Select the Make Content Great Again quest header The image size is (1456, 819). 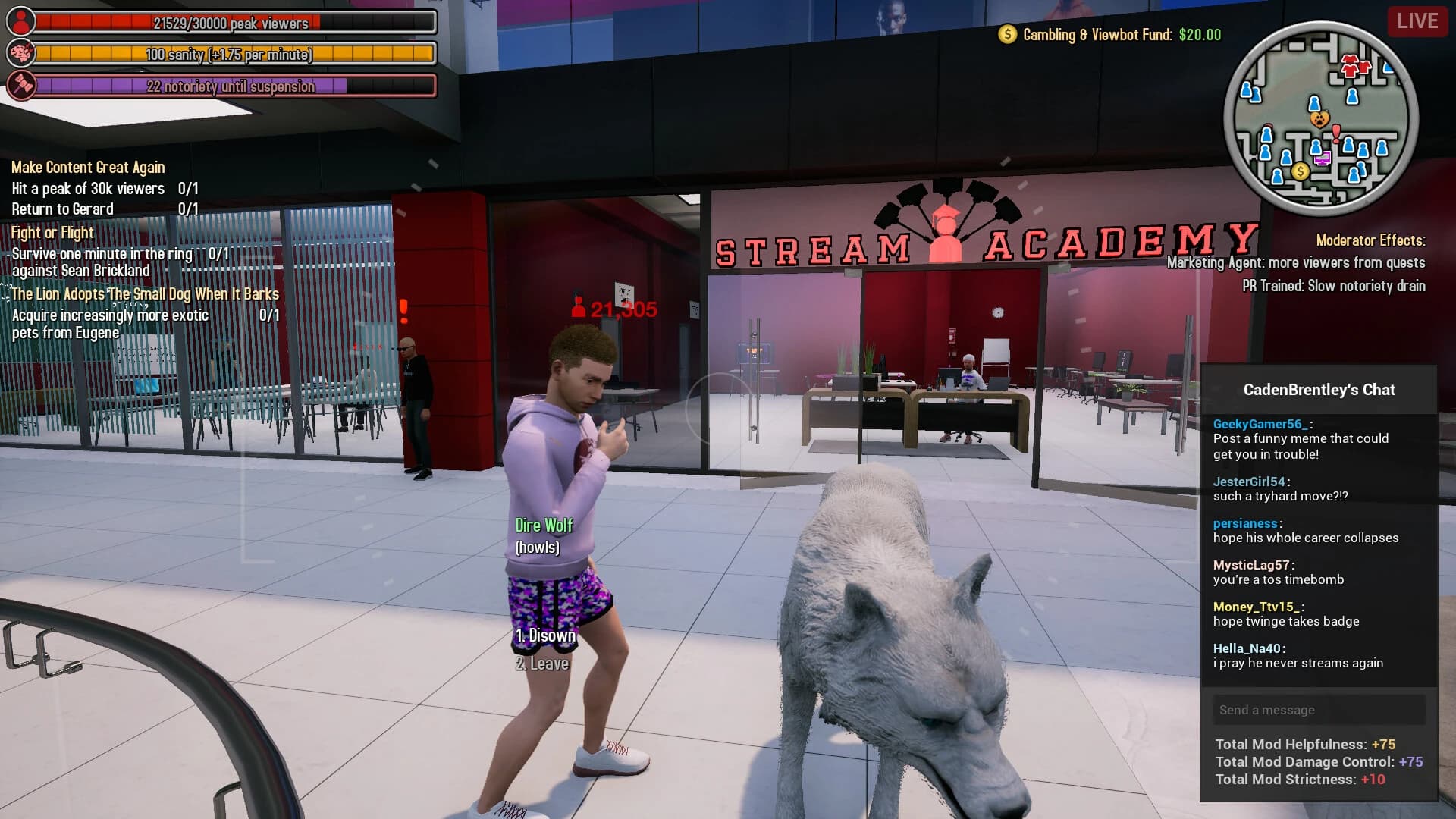pos(87,167)
